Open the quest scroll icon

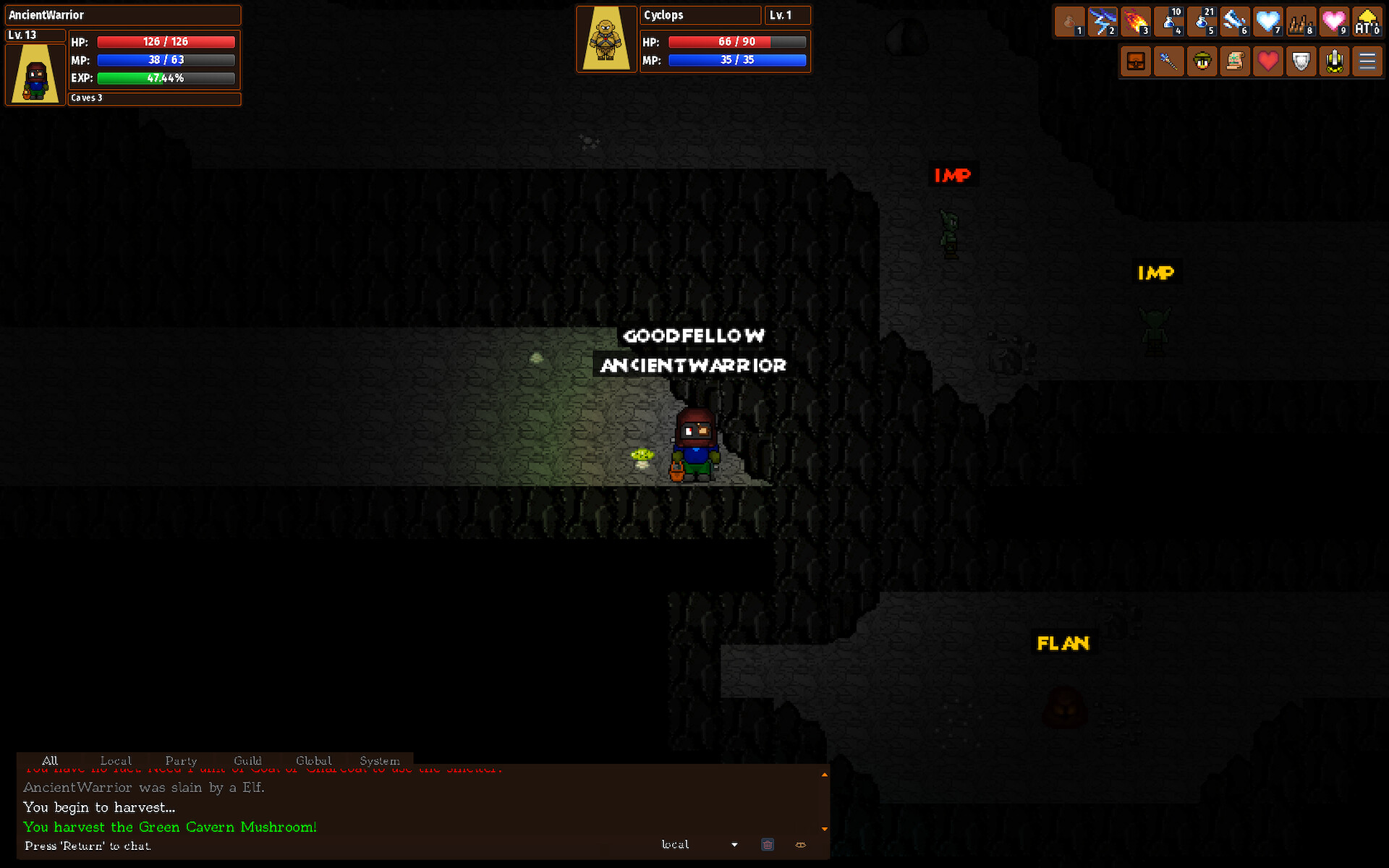(1236, 61)
